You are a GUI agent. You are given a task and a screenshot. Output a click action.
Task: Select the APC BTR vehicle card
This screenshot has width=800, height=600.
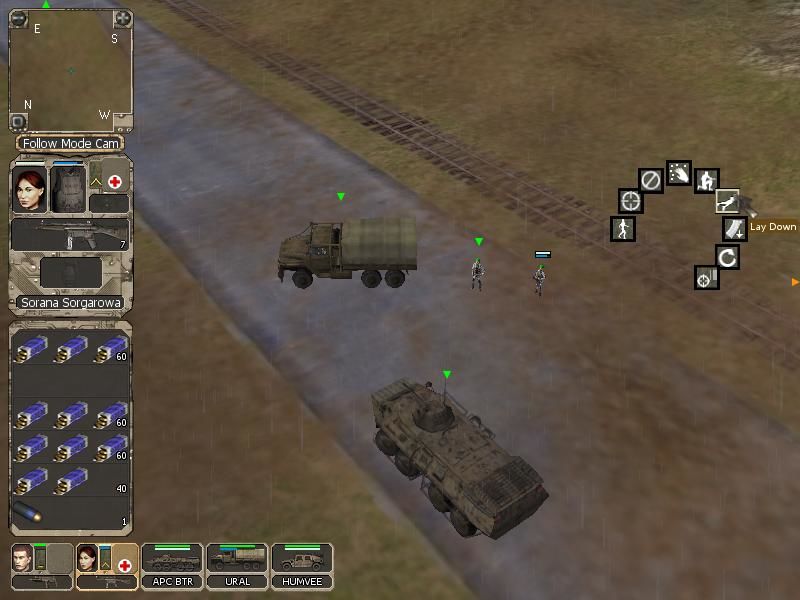pyautogui.click(x=172, y=566)
